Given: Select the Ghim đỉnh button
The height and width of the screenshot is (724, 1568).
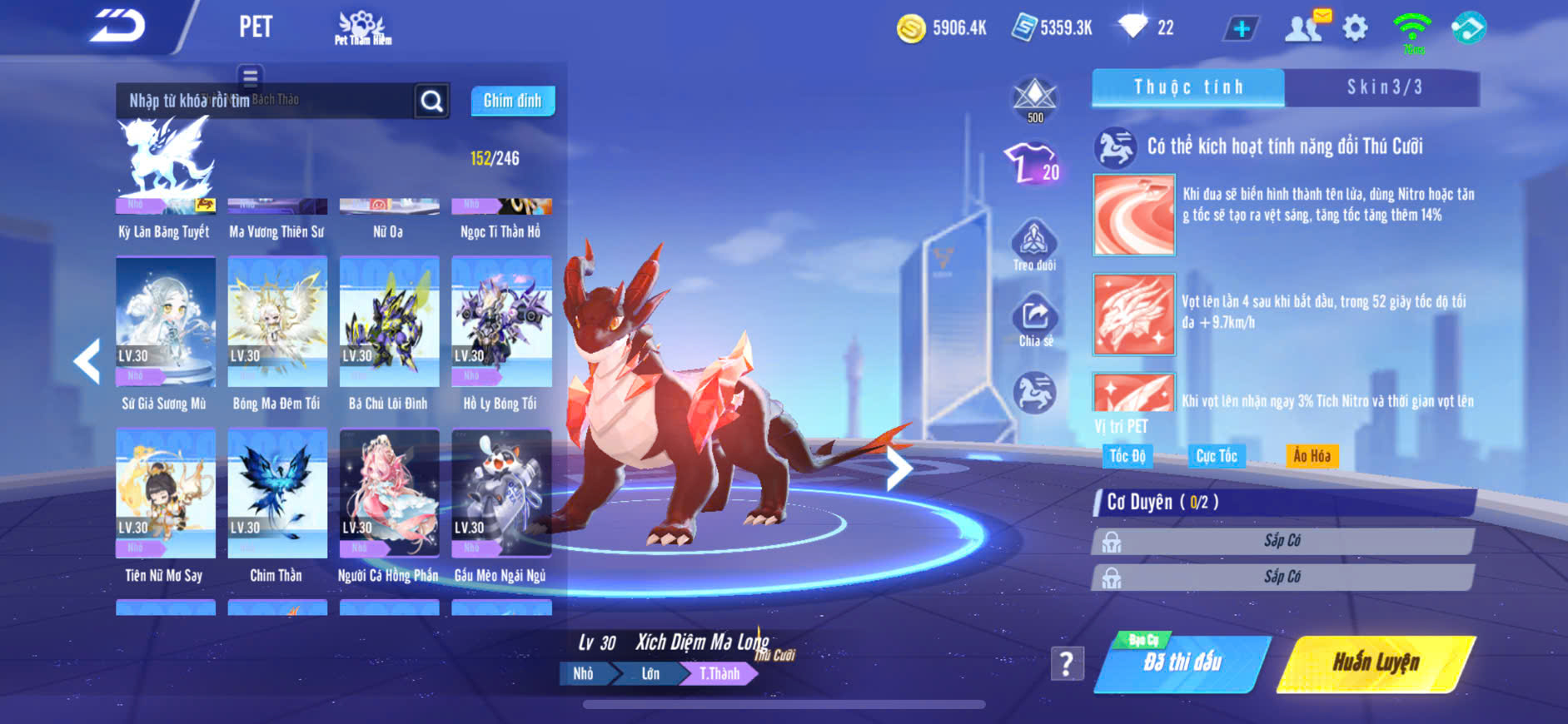Looking at the screenshot, I should 512,101.
